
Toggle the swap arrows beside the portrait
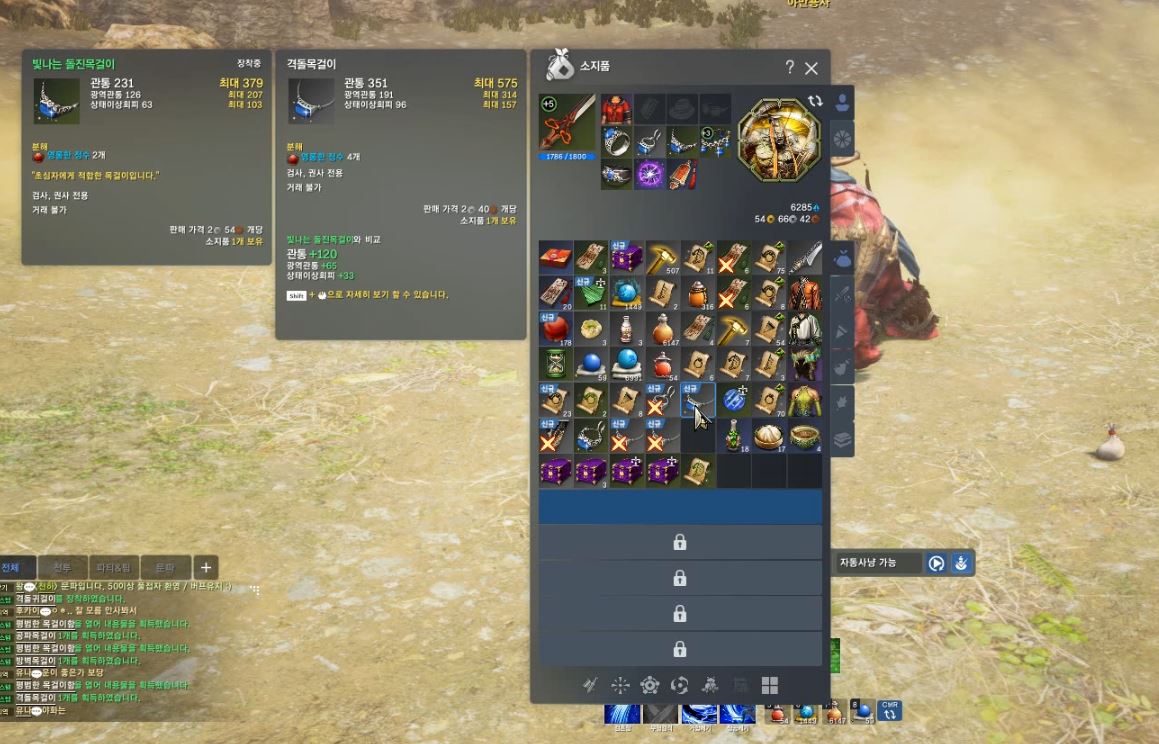point(816,101)
